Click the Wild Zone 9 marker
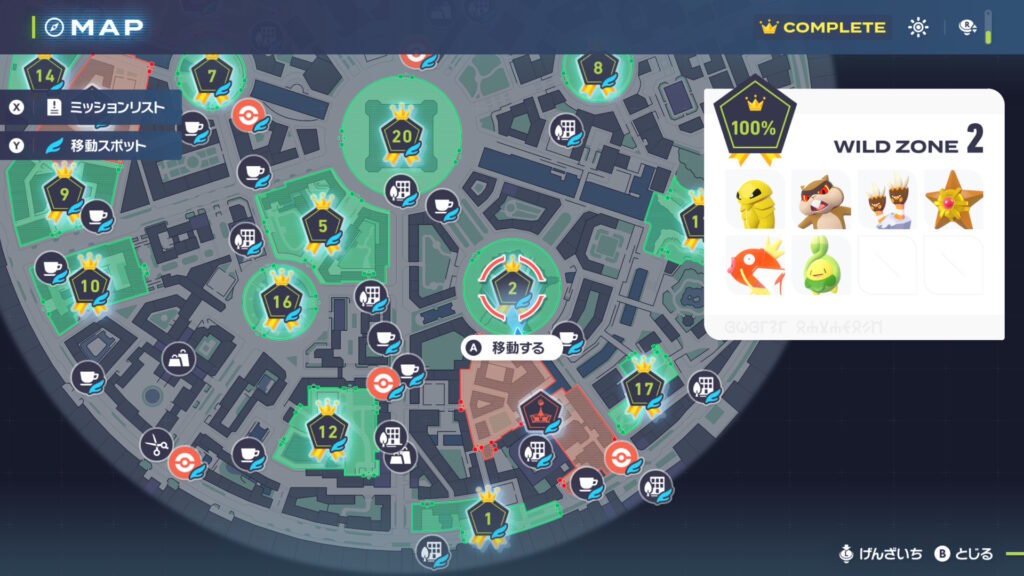The width and height of the screenshot is (1024, 576). pyautogui.click(x=64, y=194)
